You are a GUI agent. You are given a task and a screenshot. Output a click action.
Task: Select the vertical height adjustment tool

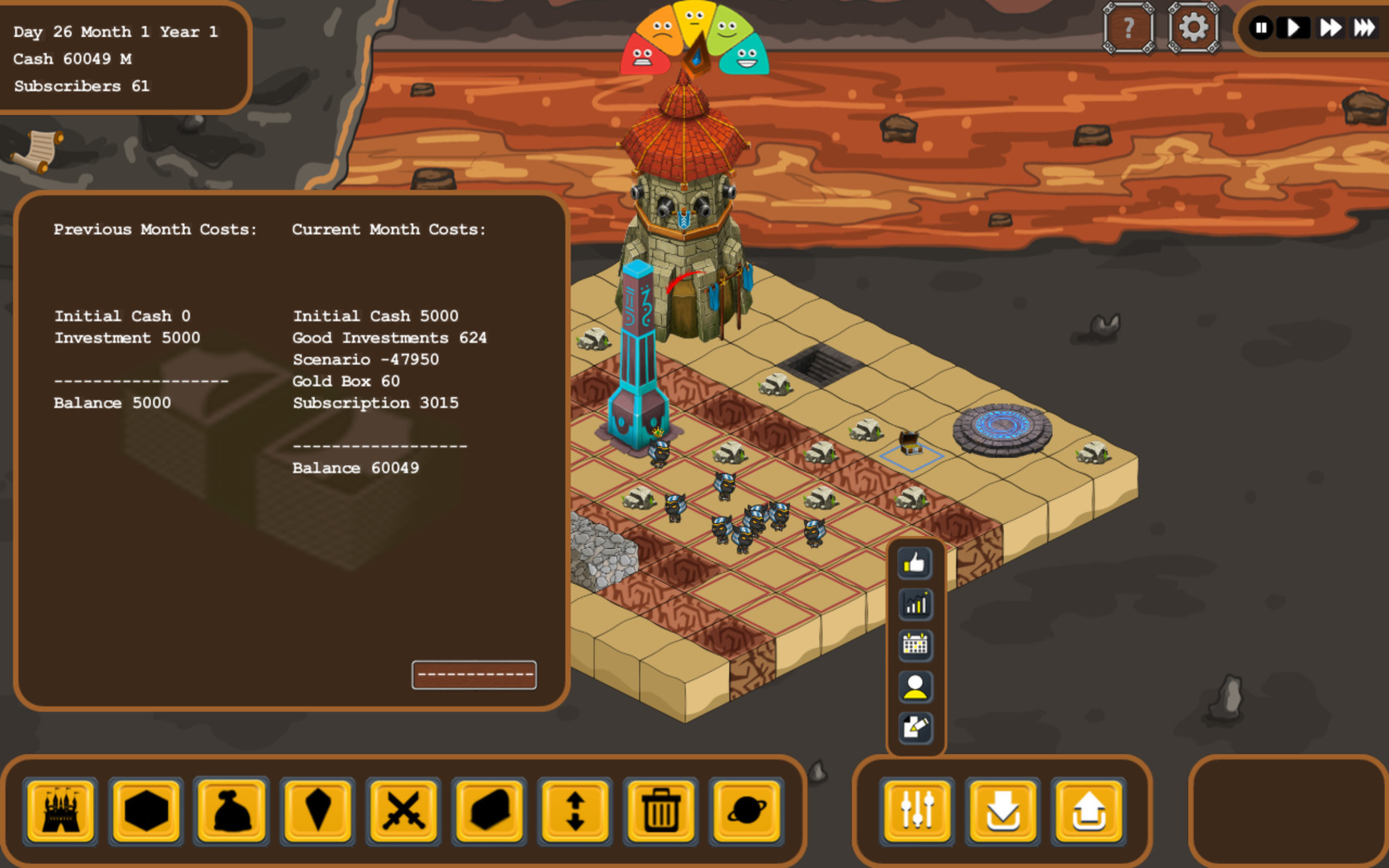pyautogui.click(x=574, y=812)
